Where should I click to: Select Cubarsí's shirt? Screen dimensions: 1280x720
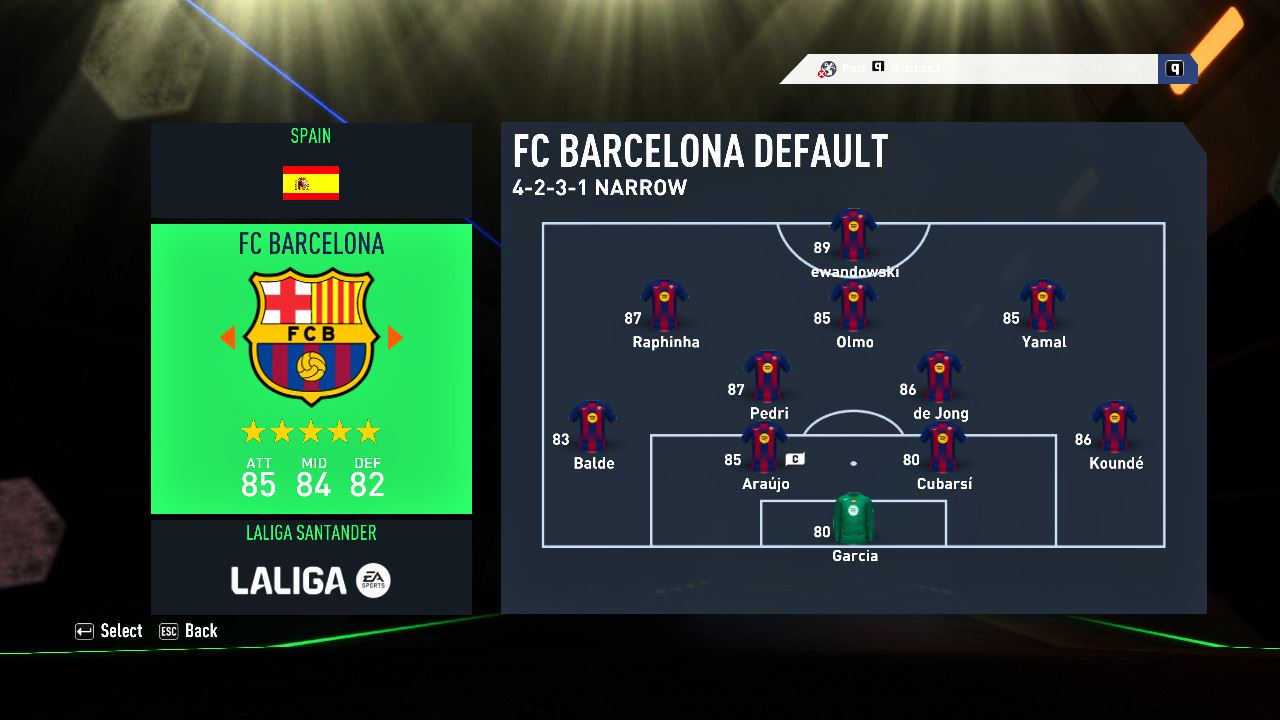[942, 447]
